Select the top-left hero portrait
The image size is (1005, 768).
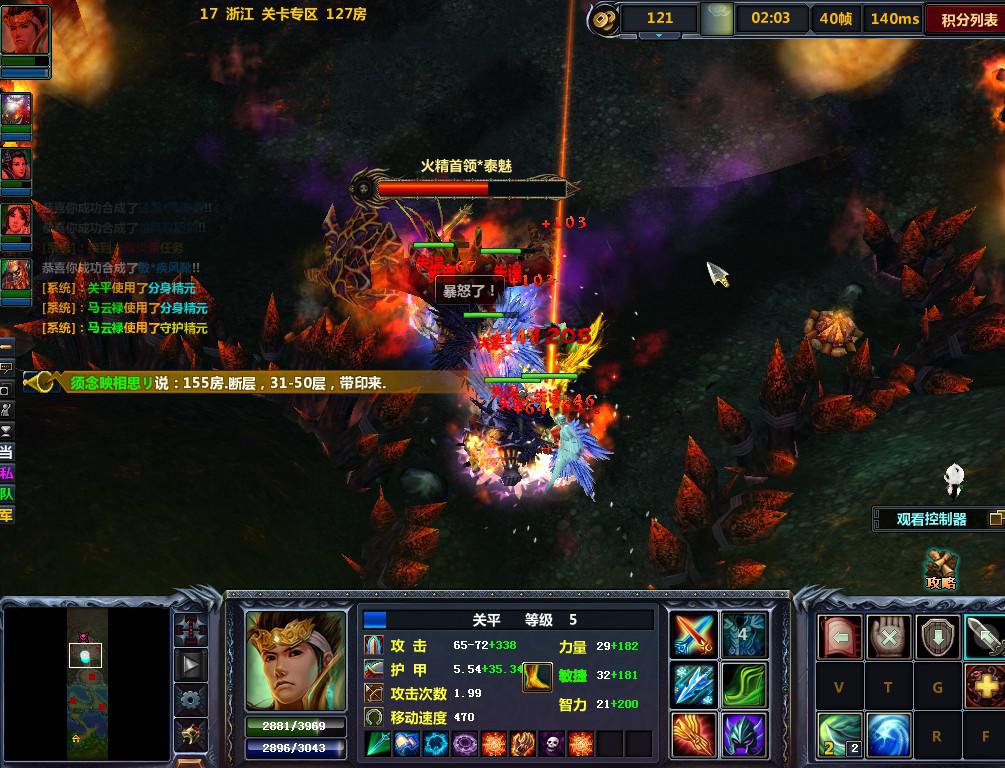[24, 32]
